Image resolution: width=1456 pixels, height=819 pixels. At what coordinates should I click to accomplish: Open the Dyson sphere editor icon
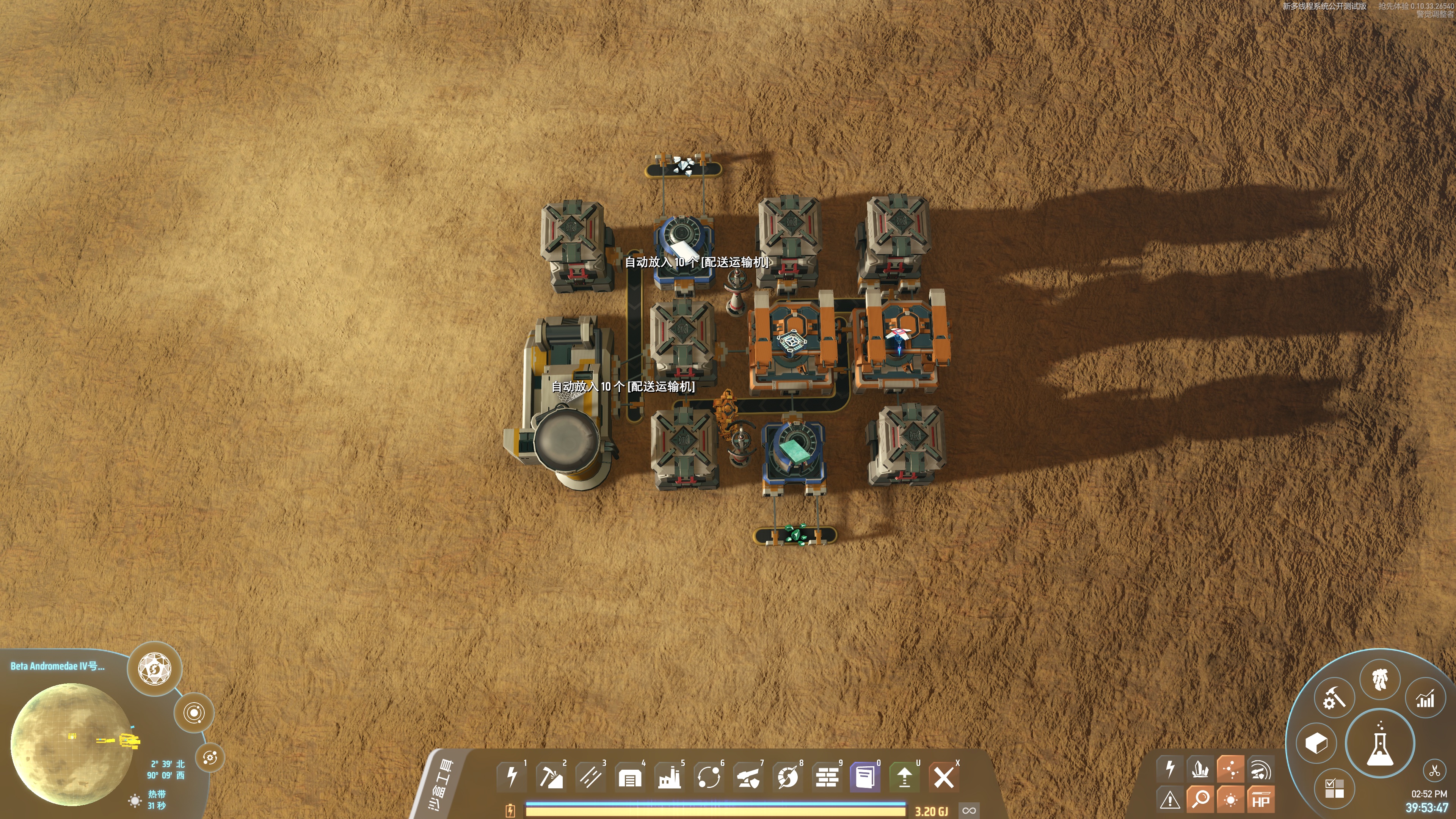(x=154, y=668)
